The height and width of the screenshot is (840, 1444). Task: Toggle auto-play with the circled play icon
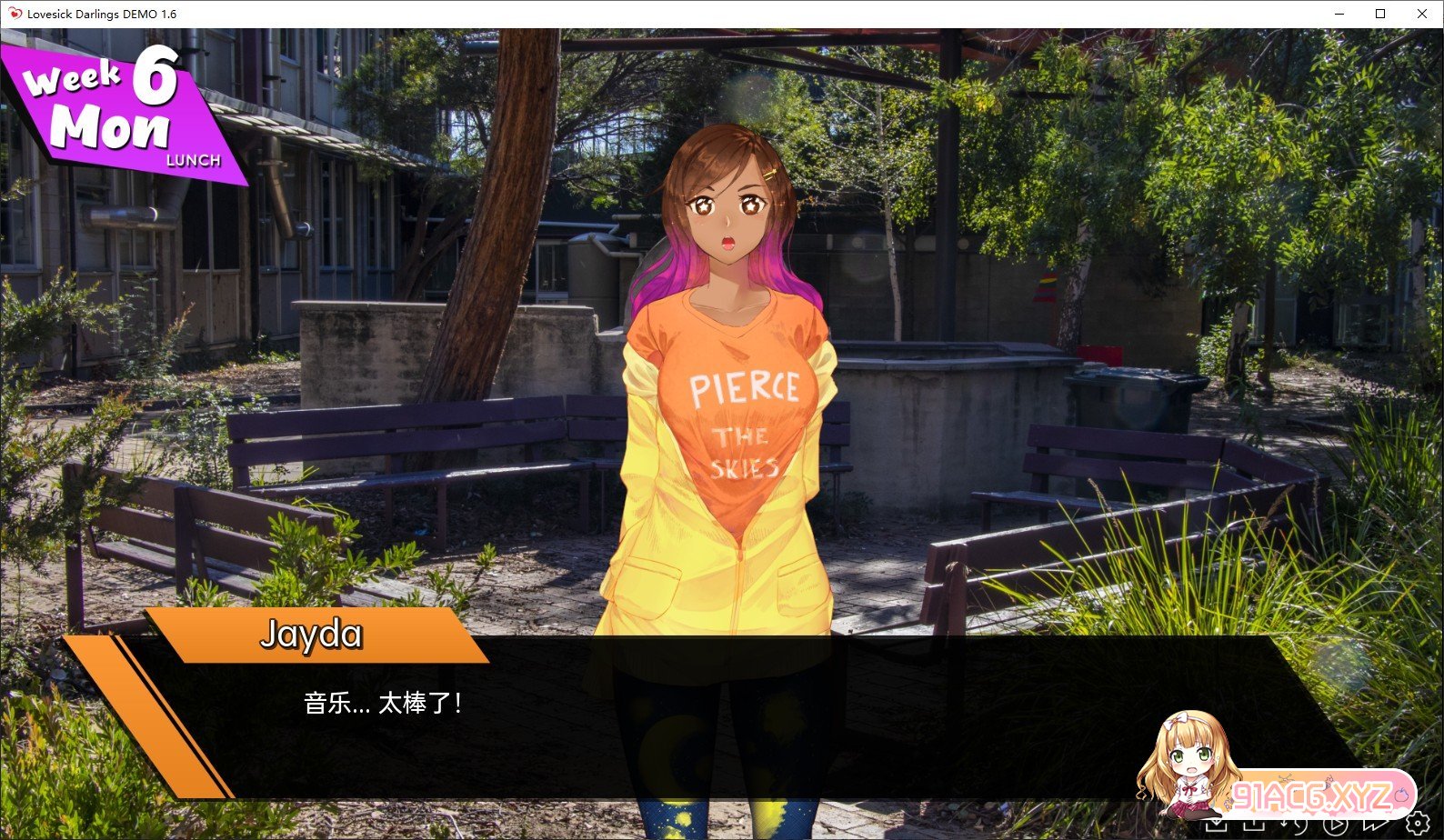pyautogui.click(x=1335, y=825)
